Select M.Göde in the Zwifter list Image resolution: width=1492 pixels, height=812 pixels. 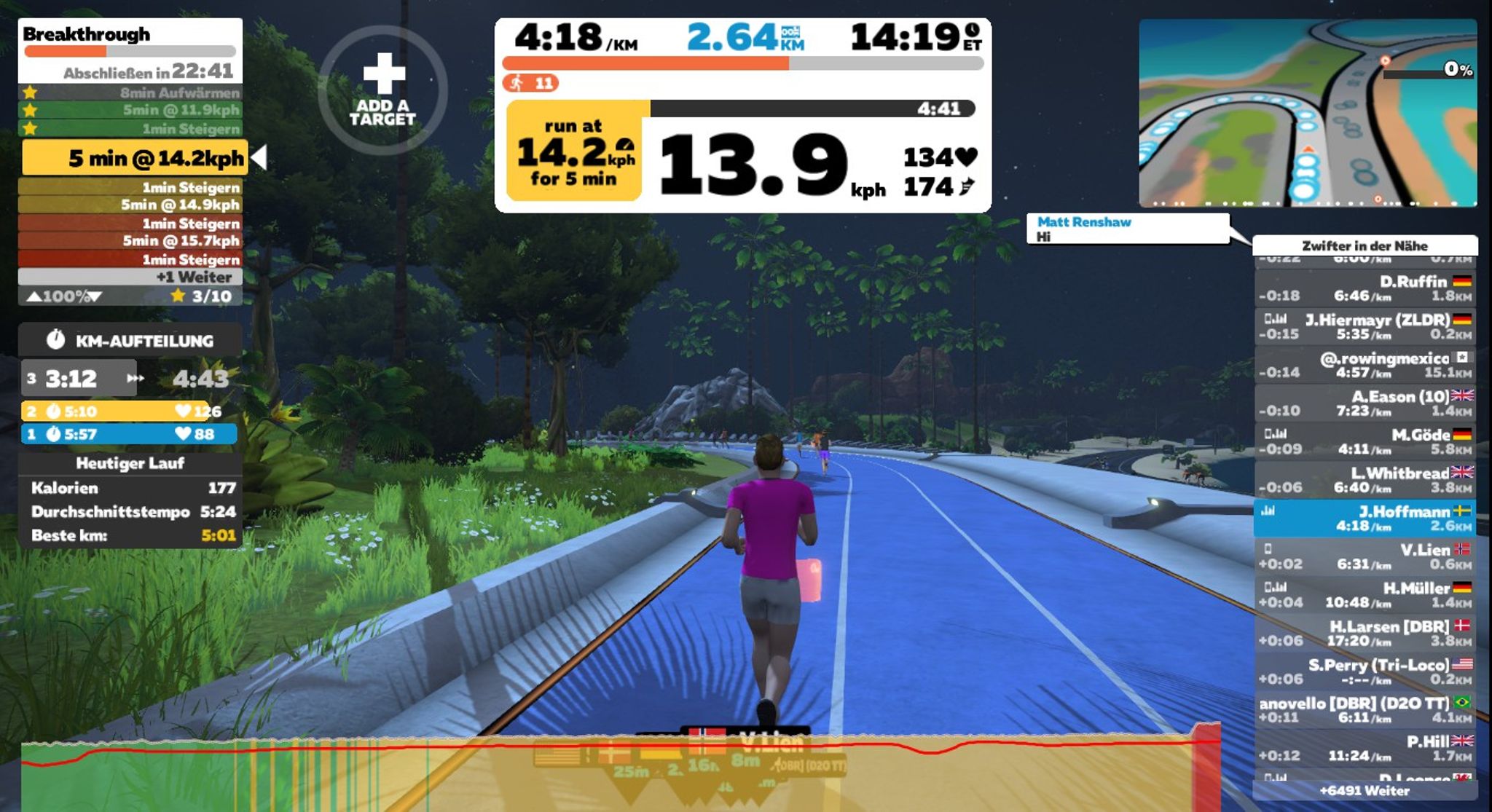[x=1364, y=441]
